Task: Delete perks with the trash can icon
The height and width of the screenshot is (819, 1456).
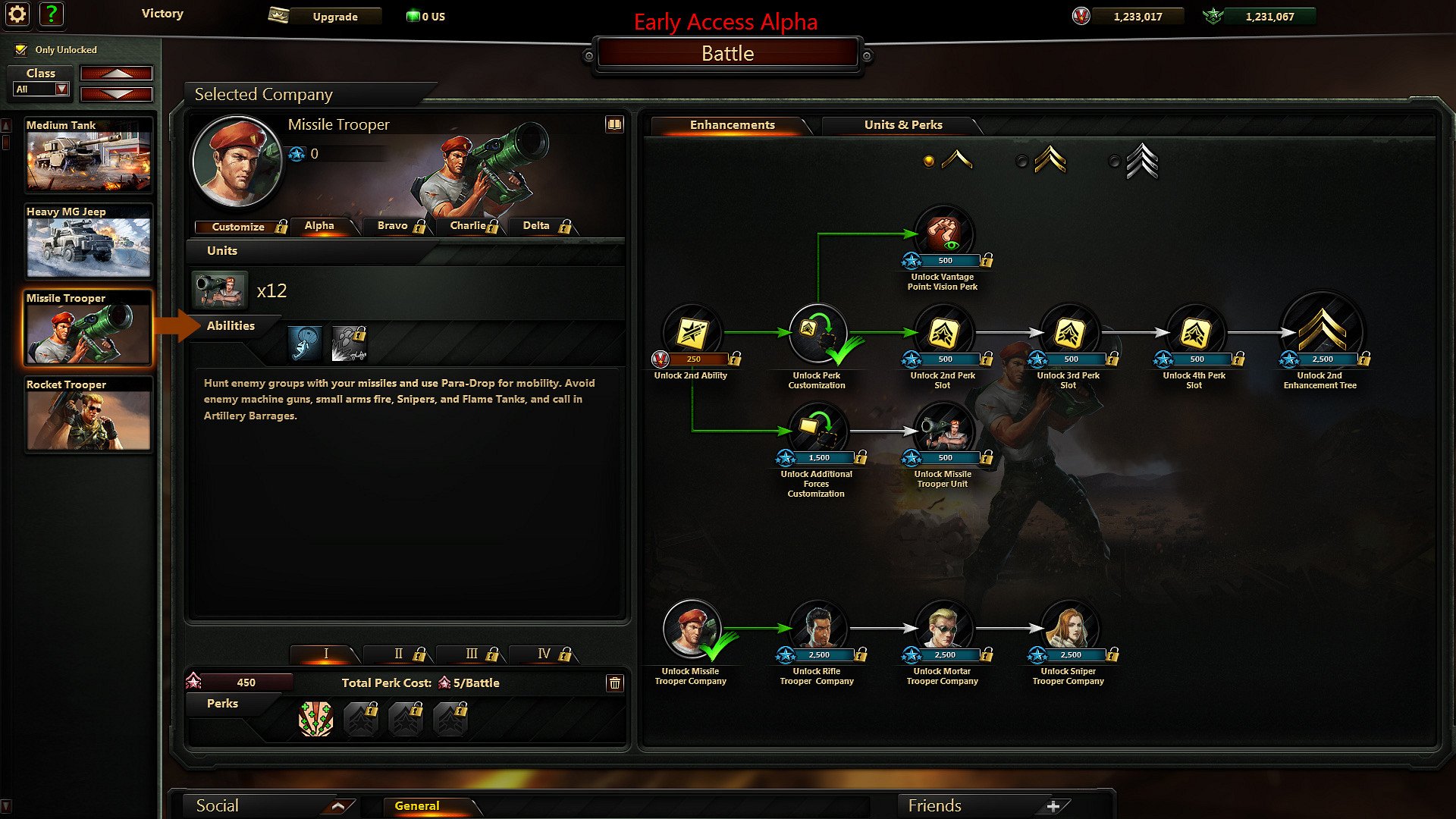Action: pos(614,683)
